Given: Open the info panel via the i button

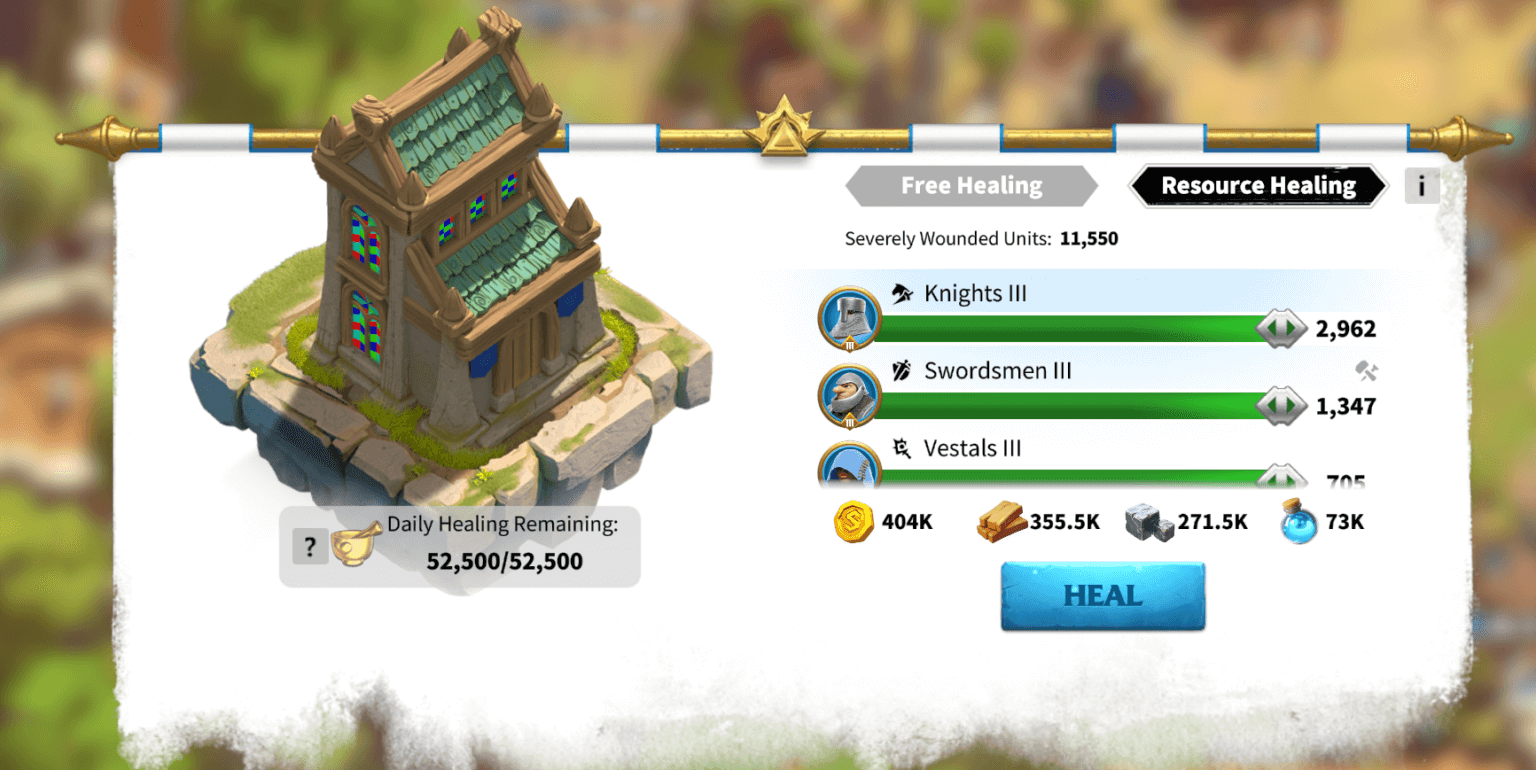Looking at the screenshot, I should pos(1421,185).
